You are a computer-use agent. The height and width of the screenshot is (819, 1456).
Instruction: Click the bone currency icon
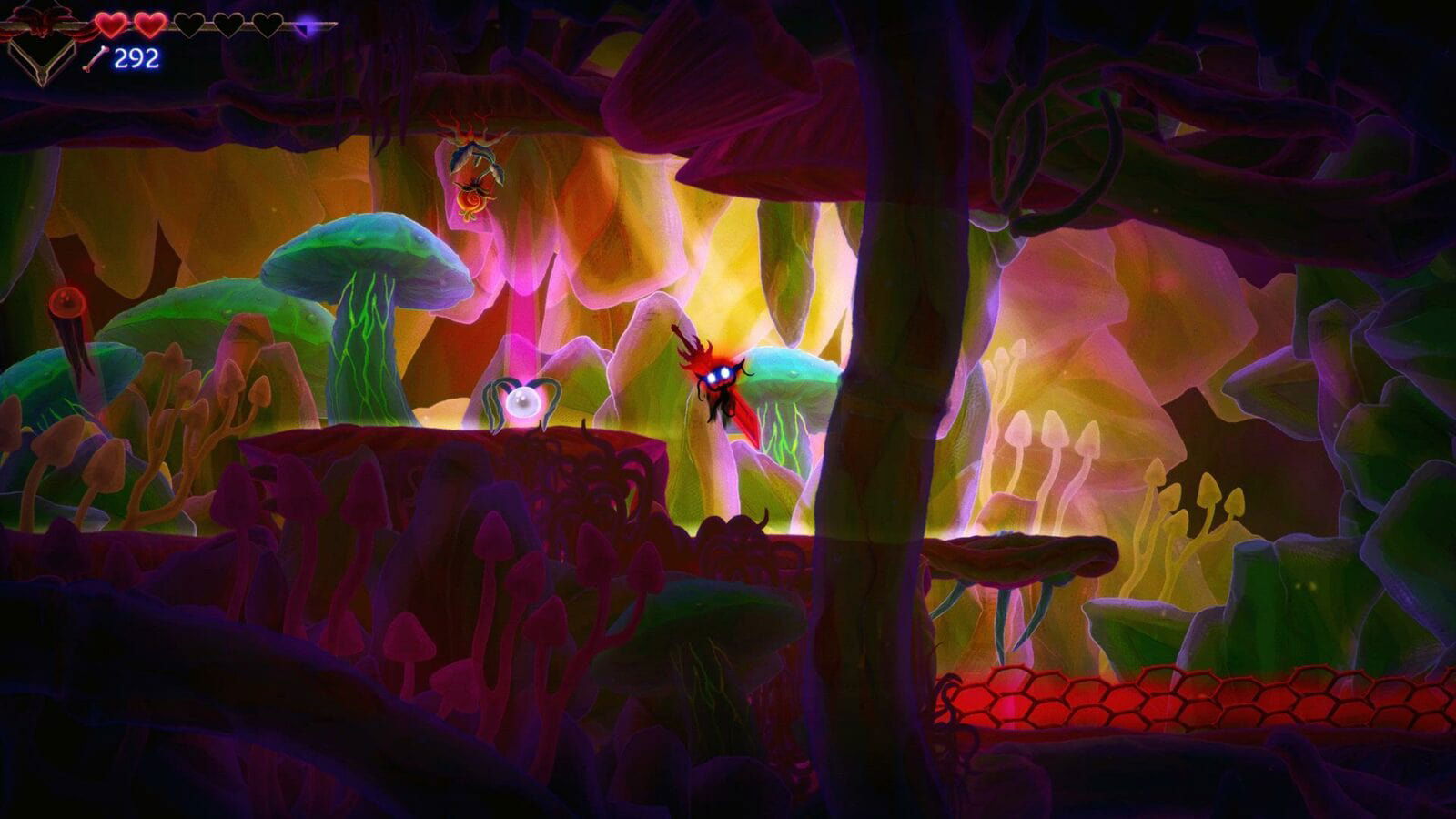pos(96,57)
